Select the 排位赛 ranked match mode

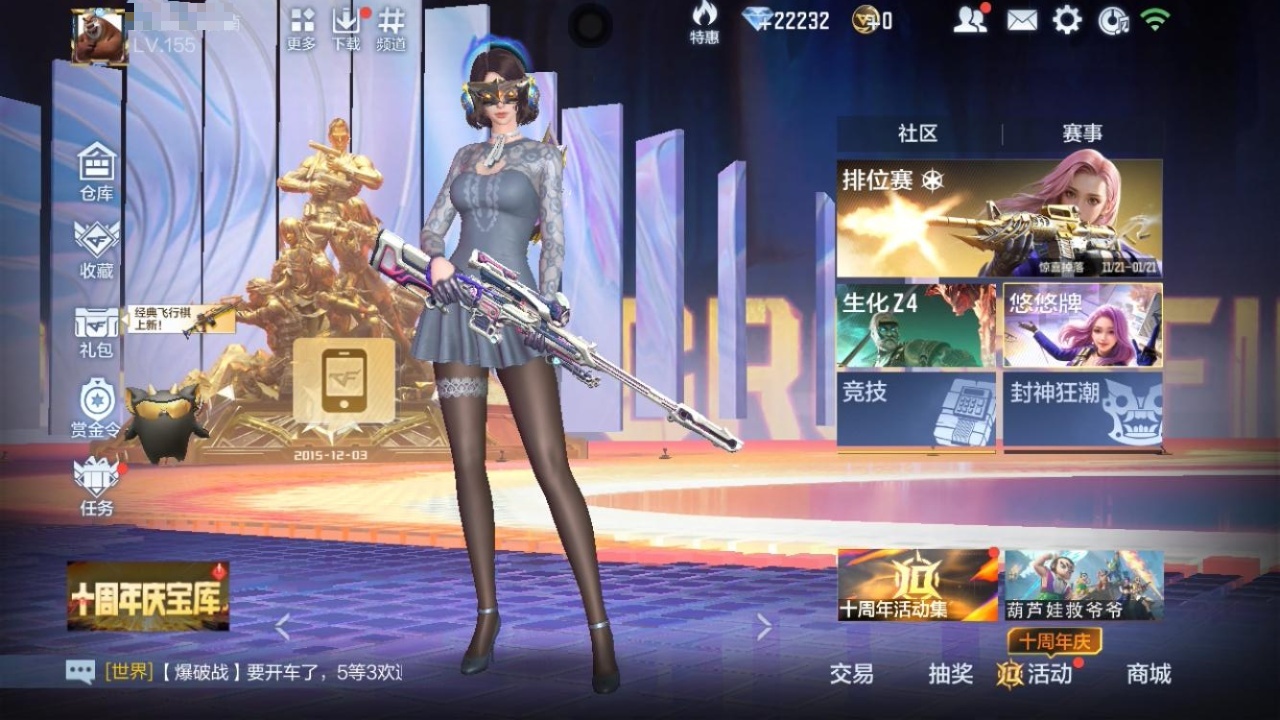coord(999,218)
